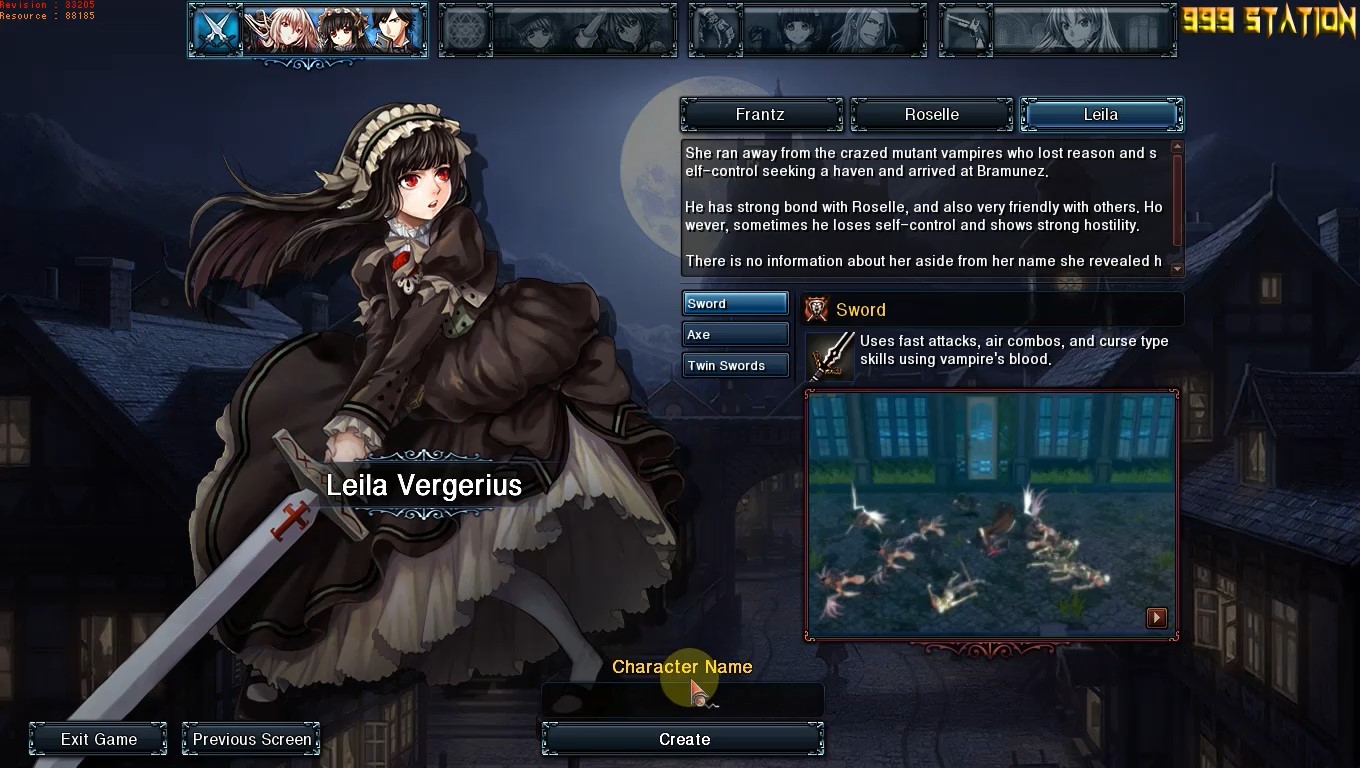Play the weapon preview video
Screen dimensions: 1360x768
click(1156, 618)
